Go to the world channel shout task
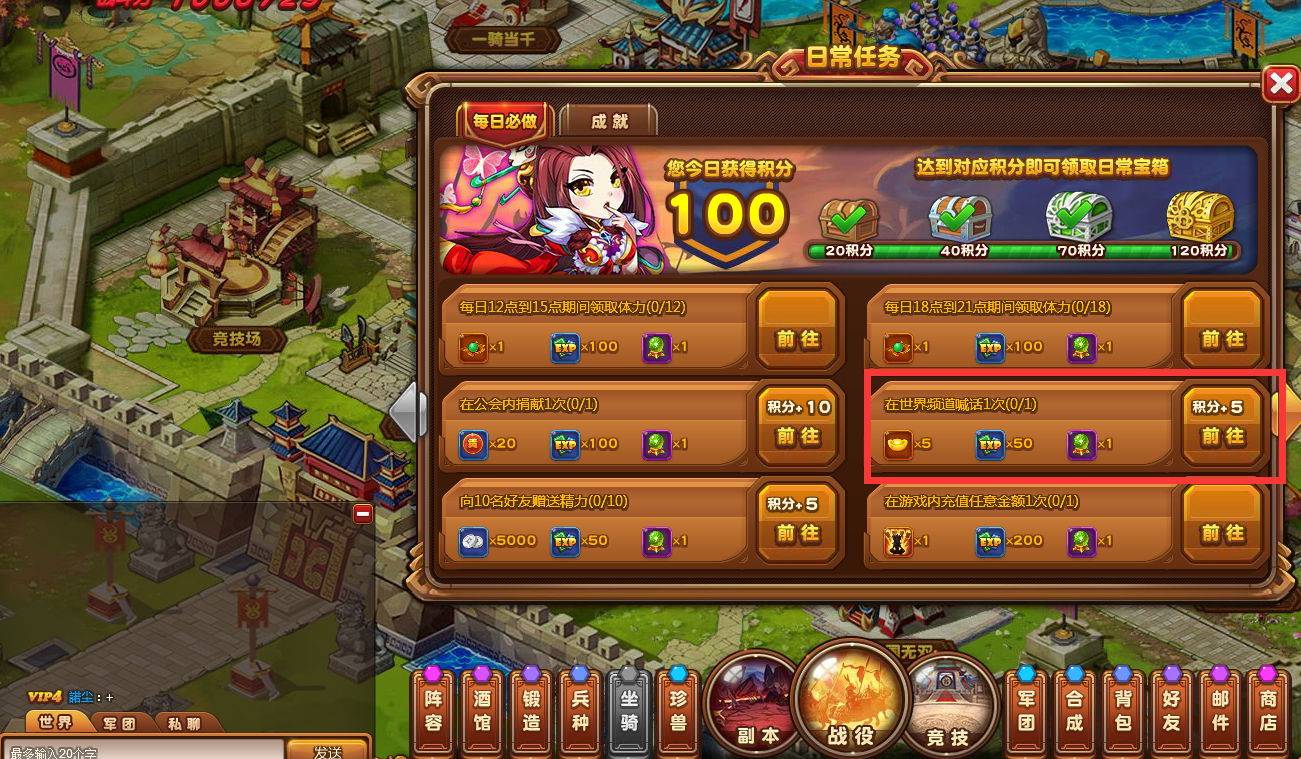The image size is (1301, 759). tap(1222, 437)
